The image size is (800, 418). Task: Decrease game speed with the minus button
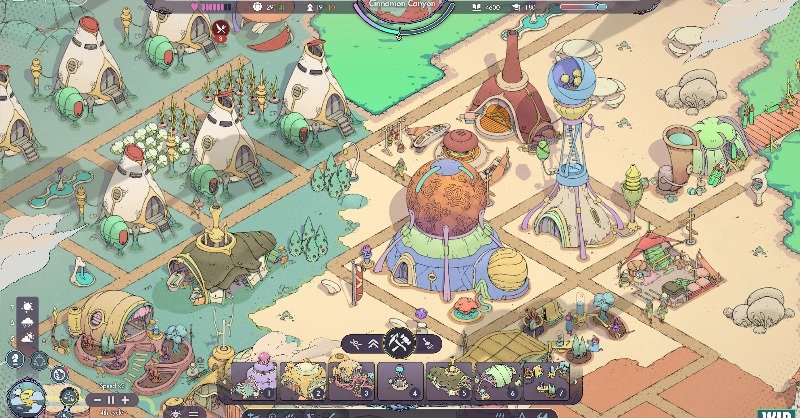(97, 399)
